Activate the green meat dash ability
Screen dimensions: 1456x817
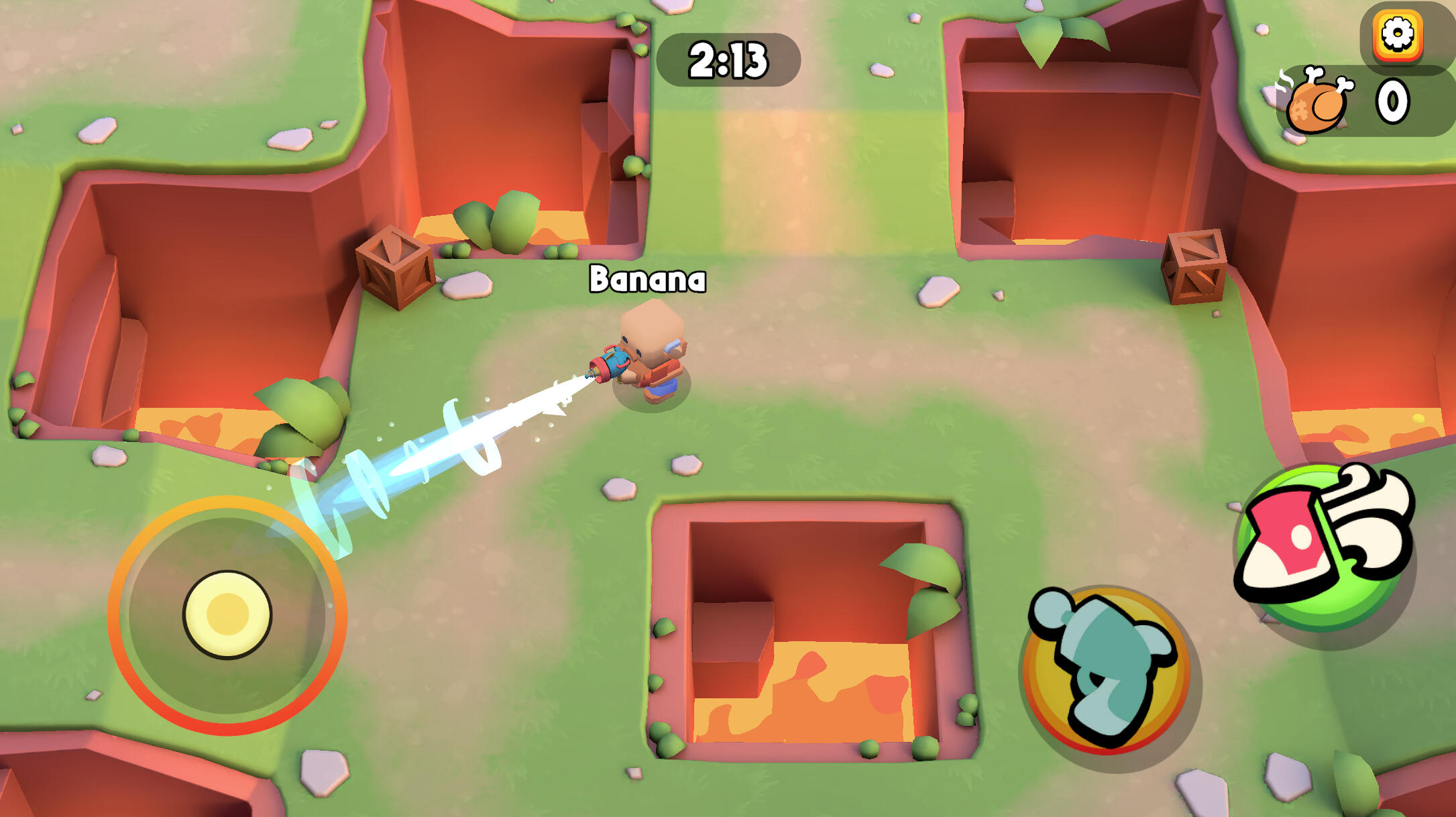pos(1322,547)
